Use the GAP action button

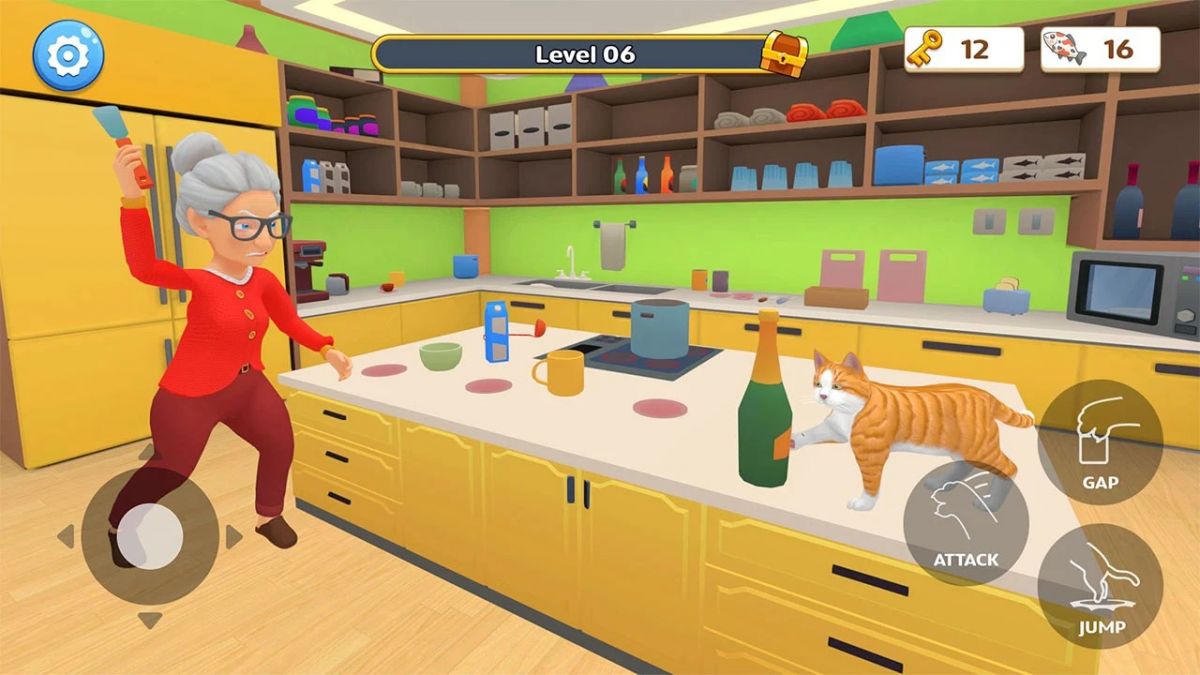click(1100, 442)
